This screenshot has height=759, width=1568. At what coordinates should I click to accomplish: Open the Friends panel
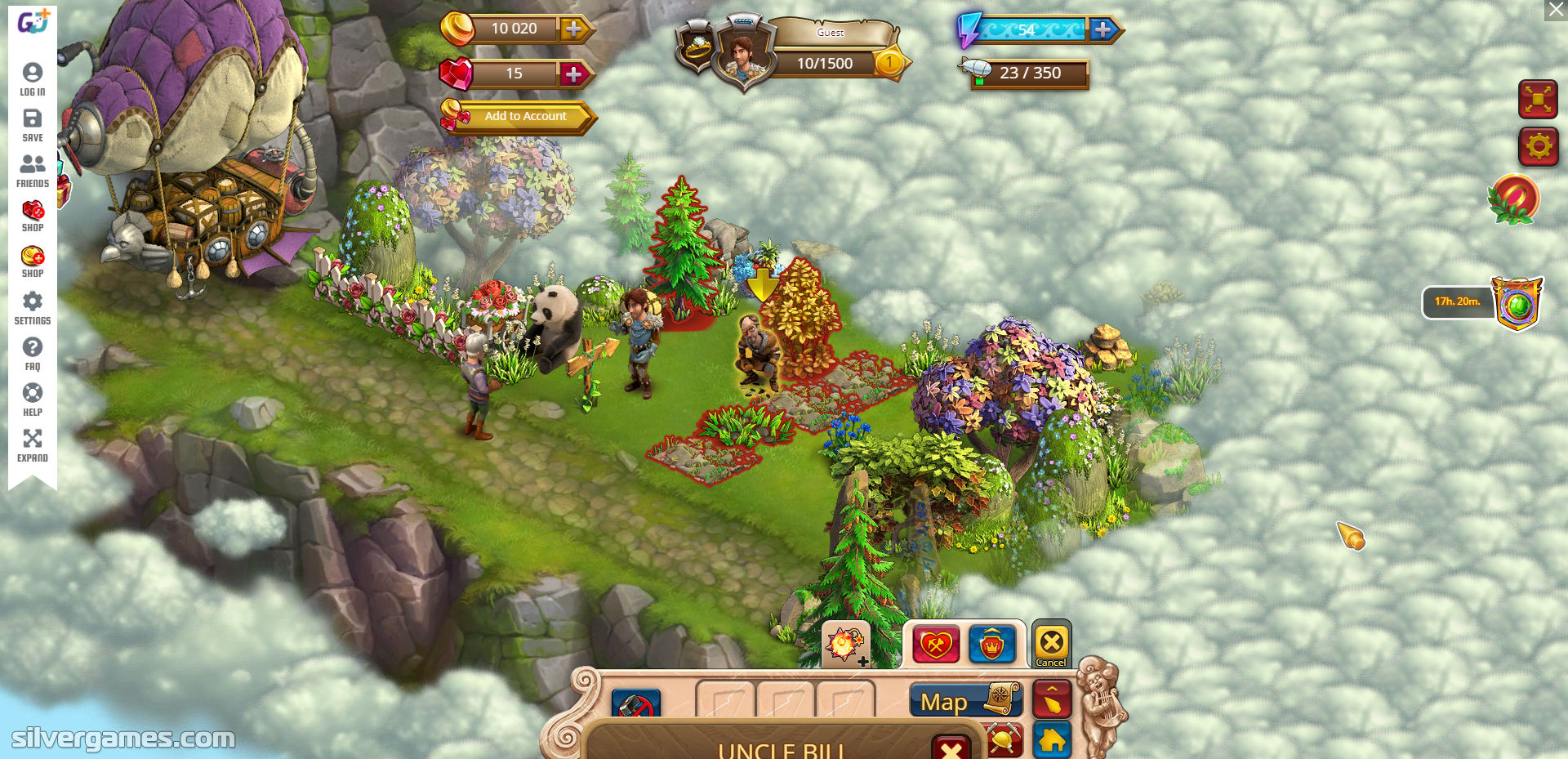coord(33,171)
